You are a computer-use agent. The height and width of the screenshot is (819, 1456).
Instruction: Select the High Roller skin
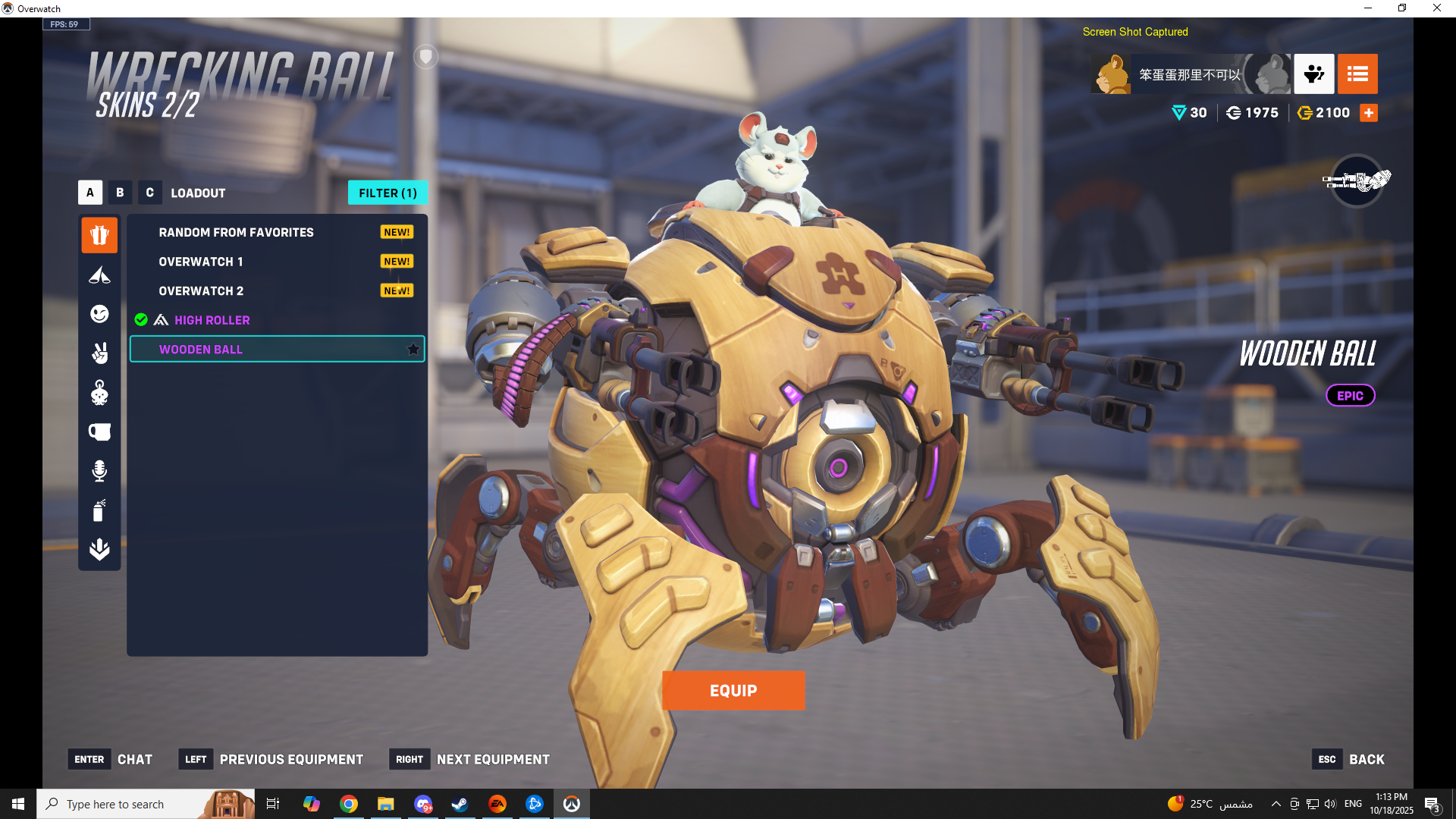coord(212,320)
